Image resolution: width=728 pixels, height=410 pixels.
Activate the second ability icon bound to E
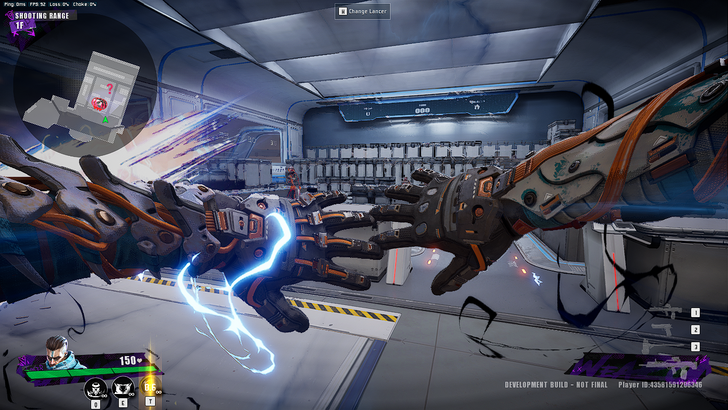pos(123,388)
